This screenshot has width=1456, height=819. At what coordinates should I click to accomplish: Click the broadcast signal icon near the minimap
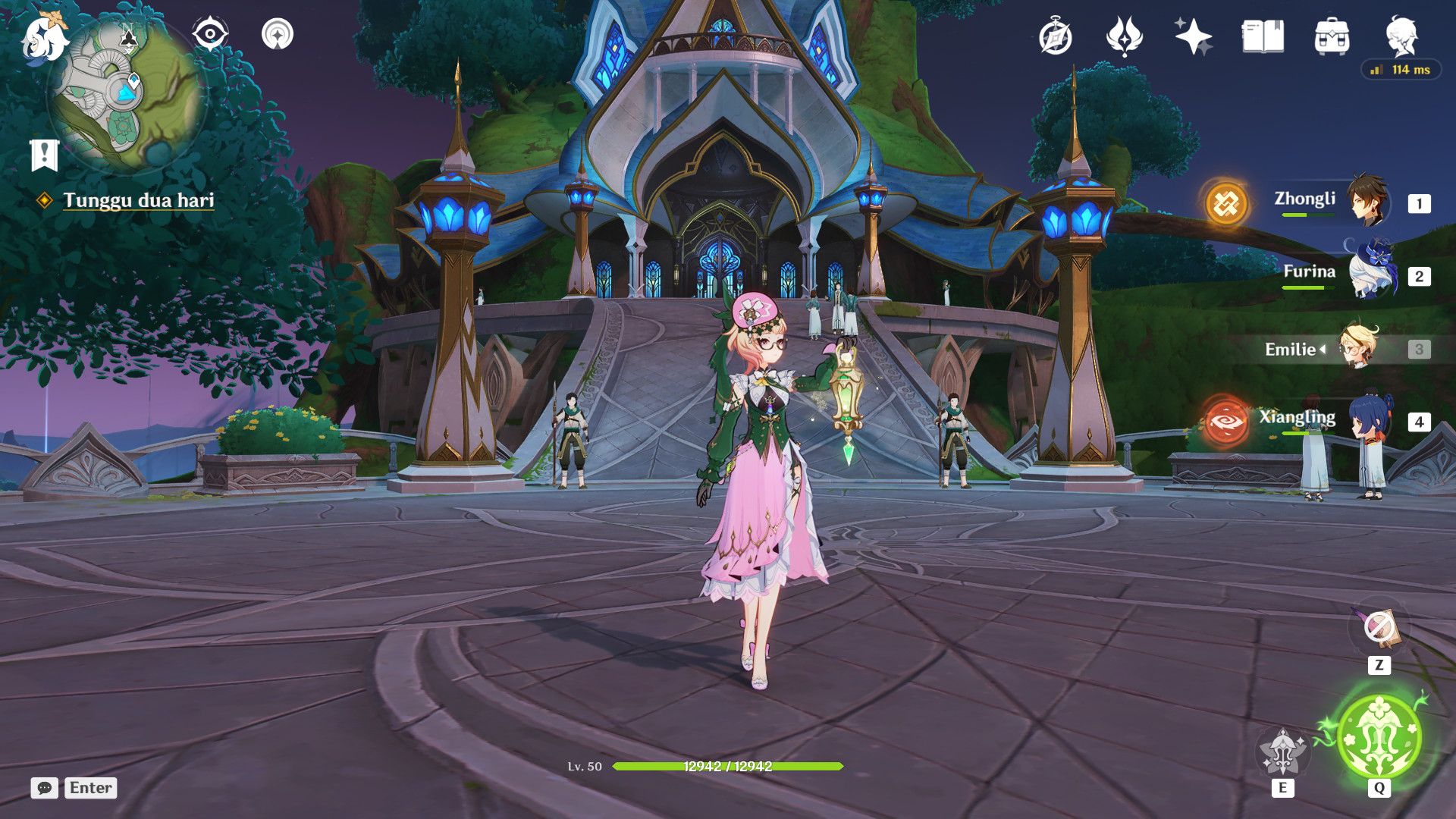click(278, 33)
